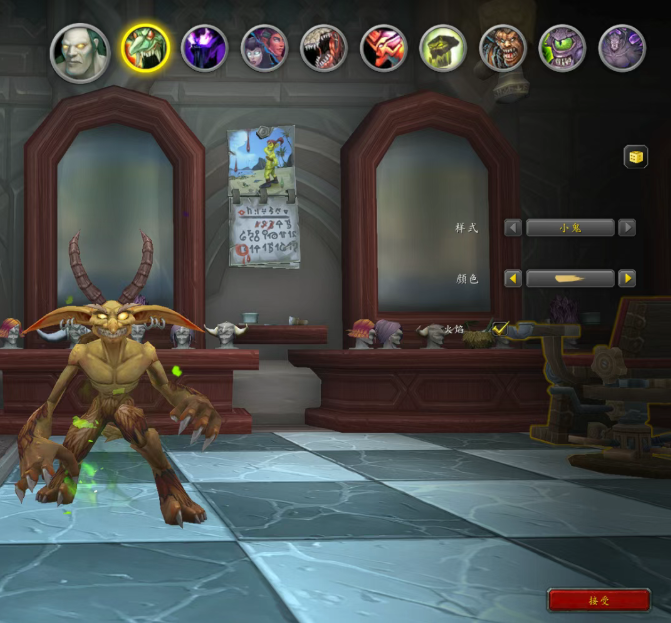Go to next 样式 style option
Screen dimensions: 671x623
[627, 228]
